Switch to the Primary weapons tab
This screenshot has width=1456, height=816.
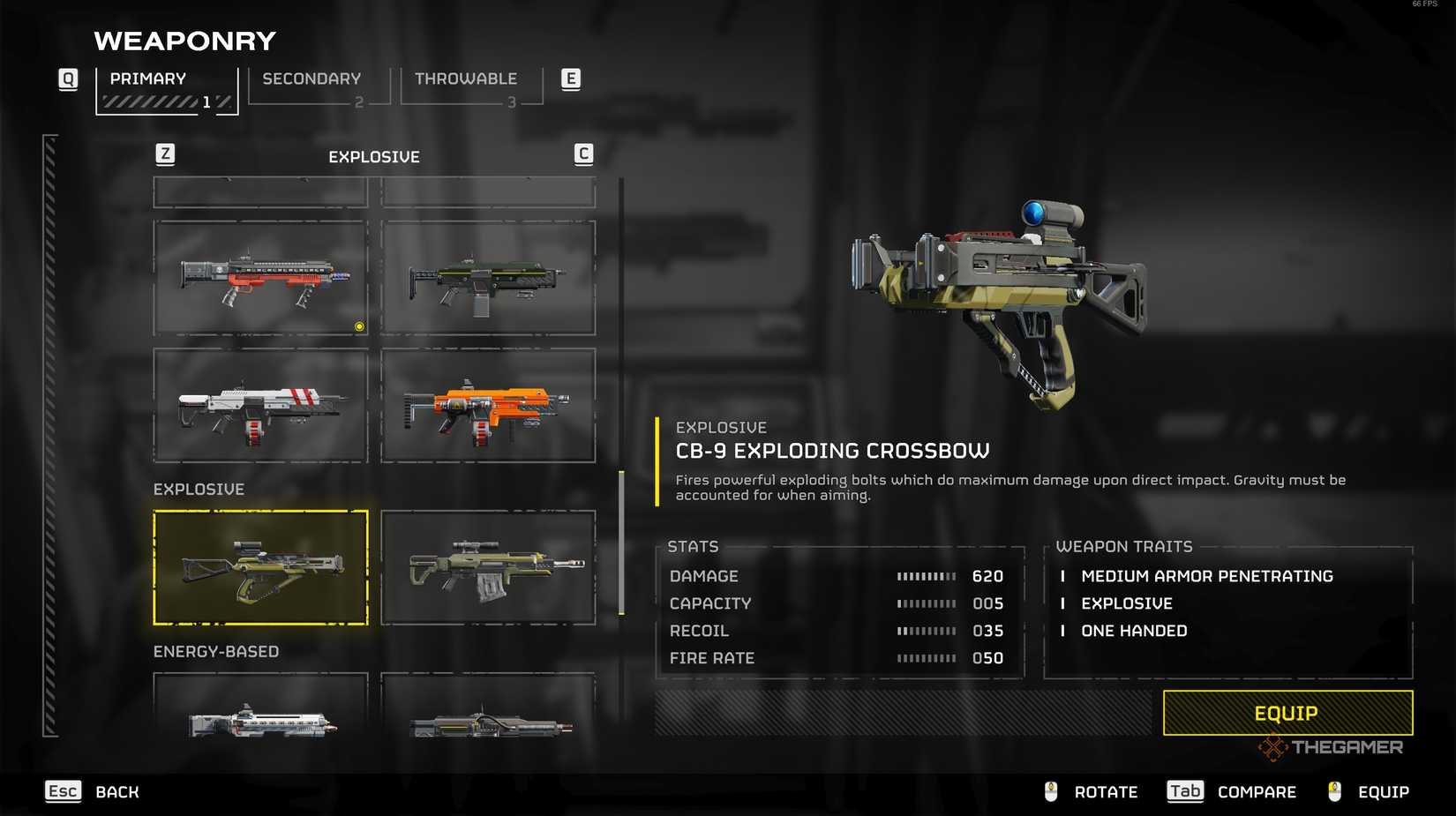(166, 88)
